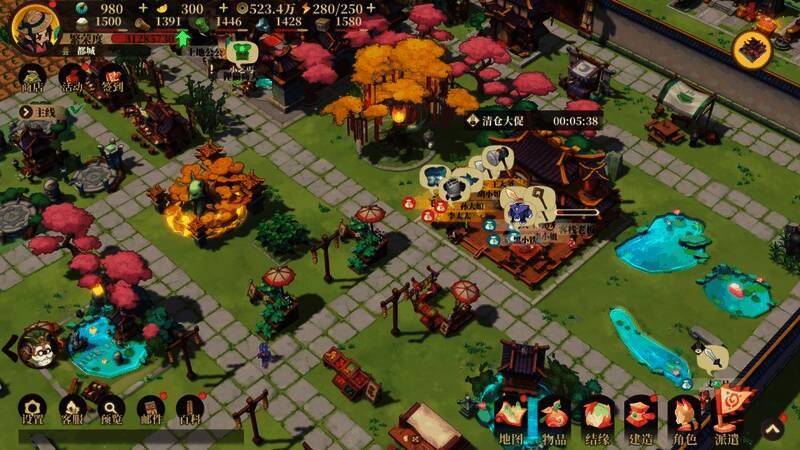Open the 预览 preview magnifier

tap(111, 410)
